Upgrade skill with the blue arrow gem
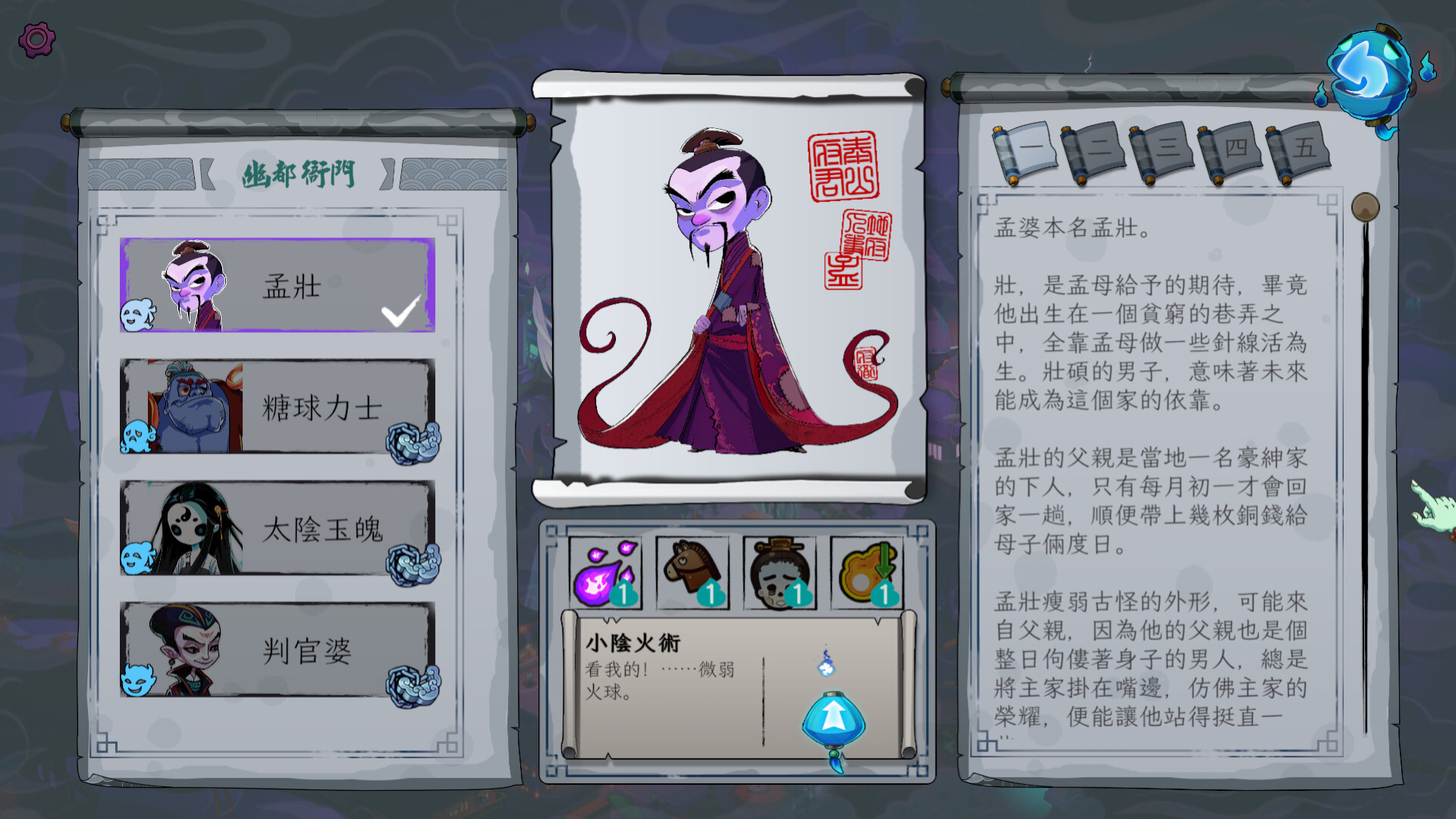 [x=833, y=719]
